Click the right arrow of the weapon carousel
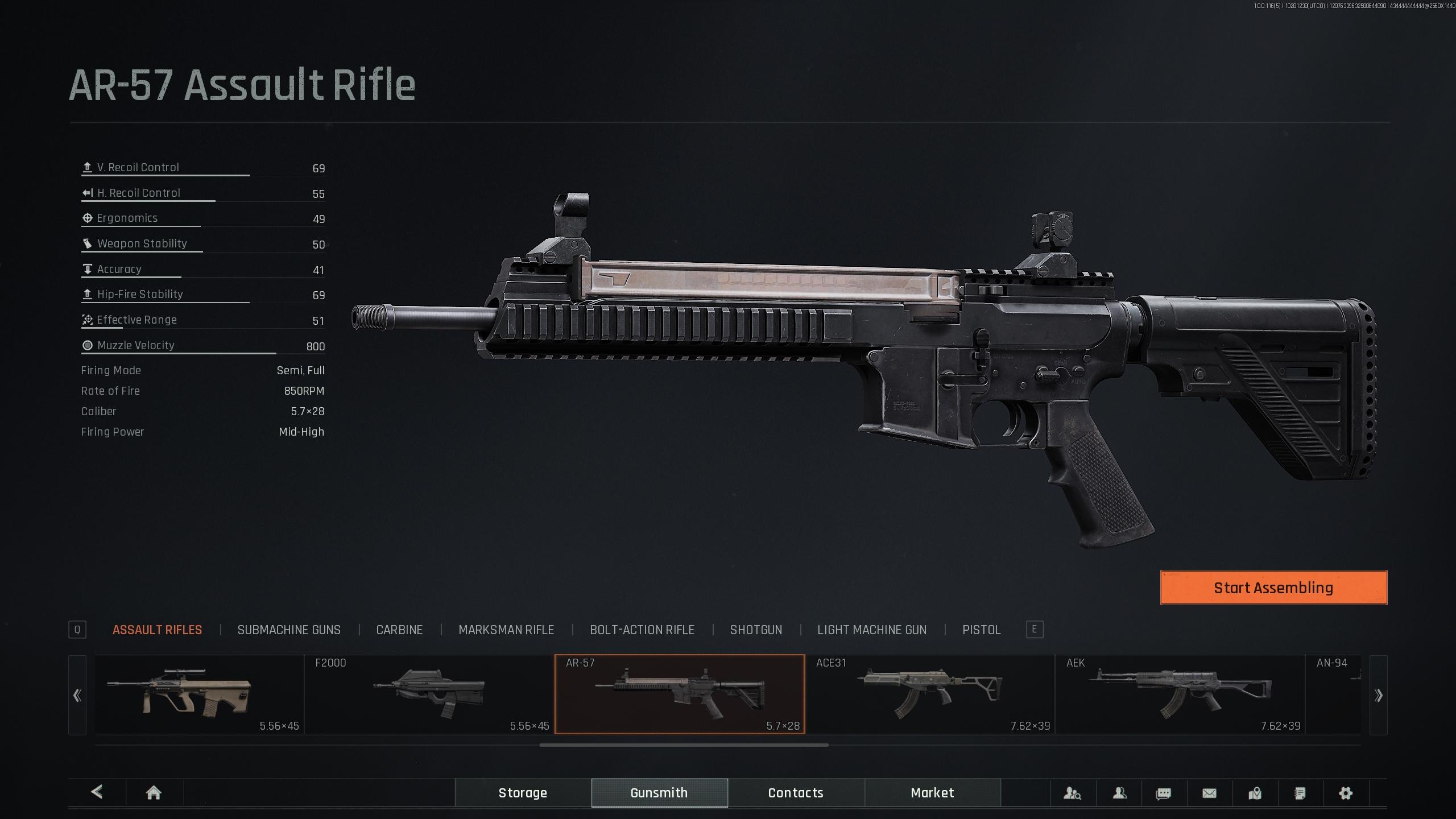Viewport: 1456px width, 819px height. point(1378,695)
